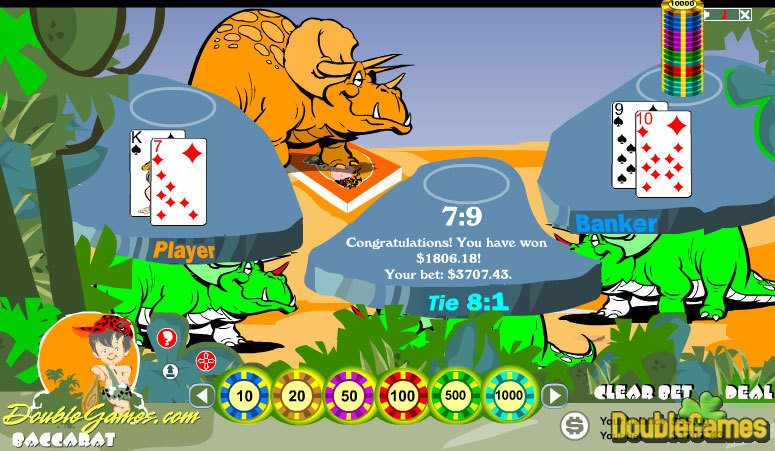Image resolution: width=775 pixels, height=451 pixels.
Task: Select the red 100 chip
Action: point(403,396)
